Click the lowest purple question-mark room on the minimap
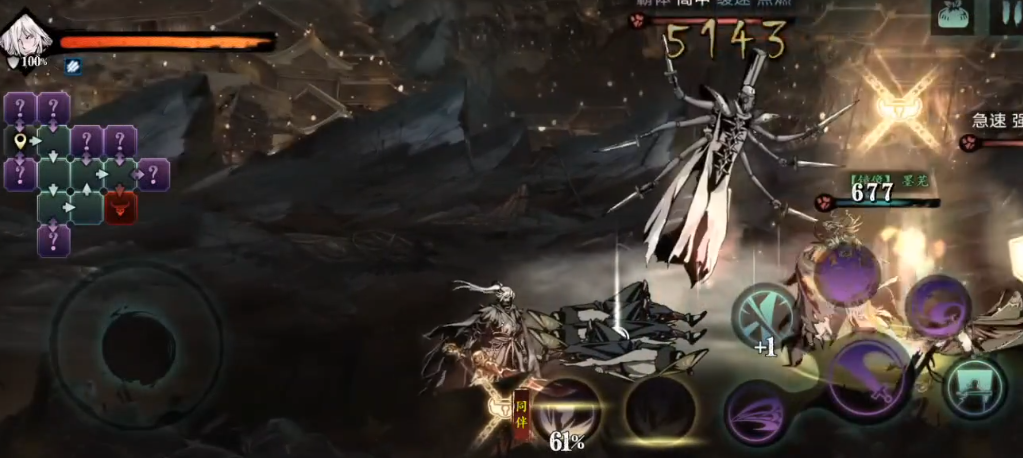Screen dimensions: 1023x458 [x=54, y=240]
